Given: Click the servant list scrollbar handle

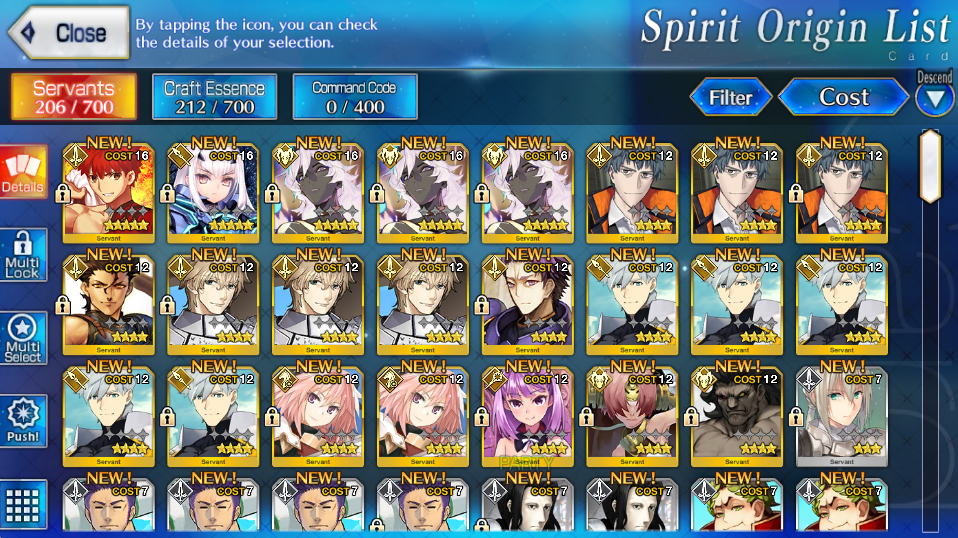Looking at the screenshot, I should (x=930, y=166).
